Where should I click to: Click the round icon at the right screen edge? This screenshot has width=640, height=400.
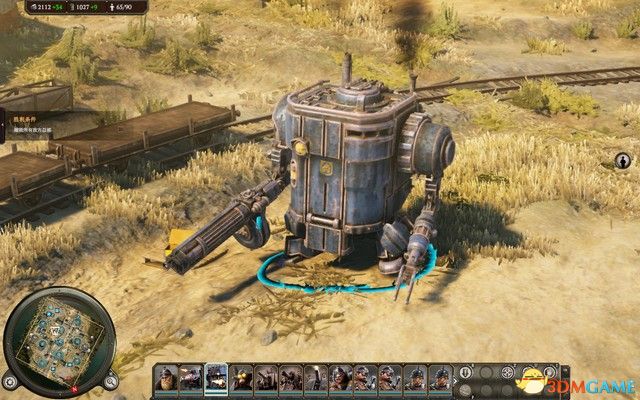point(622,160)
